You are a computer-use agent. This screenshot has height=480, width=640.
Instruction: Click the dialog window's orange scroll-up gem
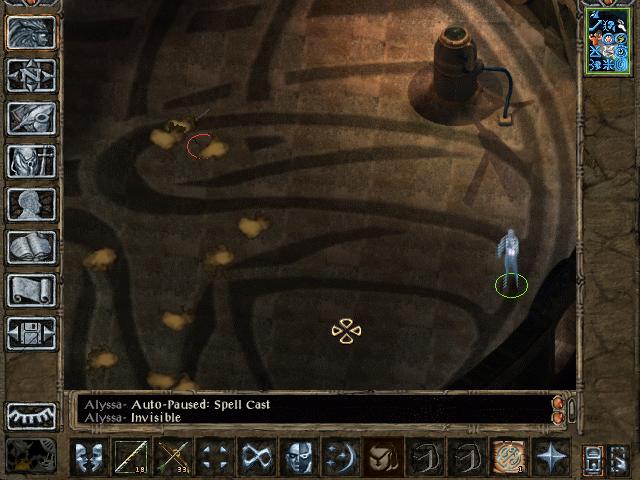[558, 403]
